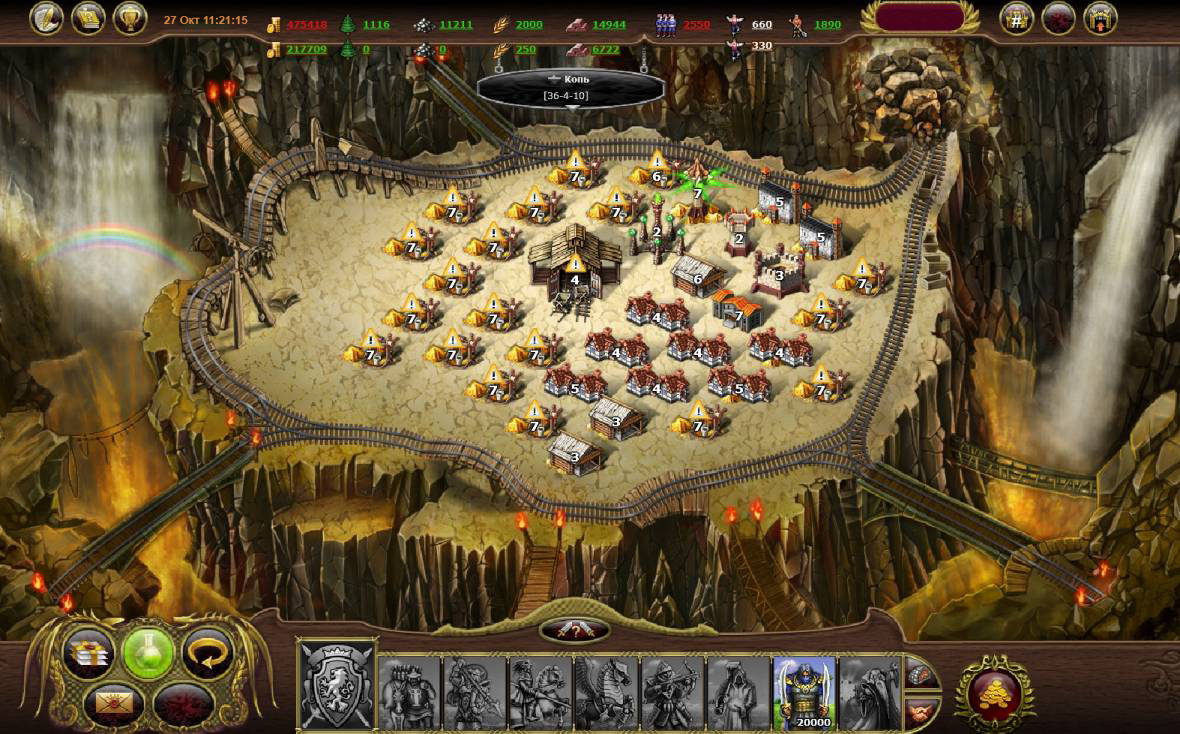Select the colored warrior unit with 20000
The image size is (1180, 734).
[x=804, y=691]
